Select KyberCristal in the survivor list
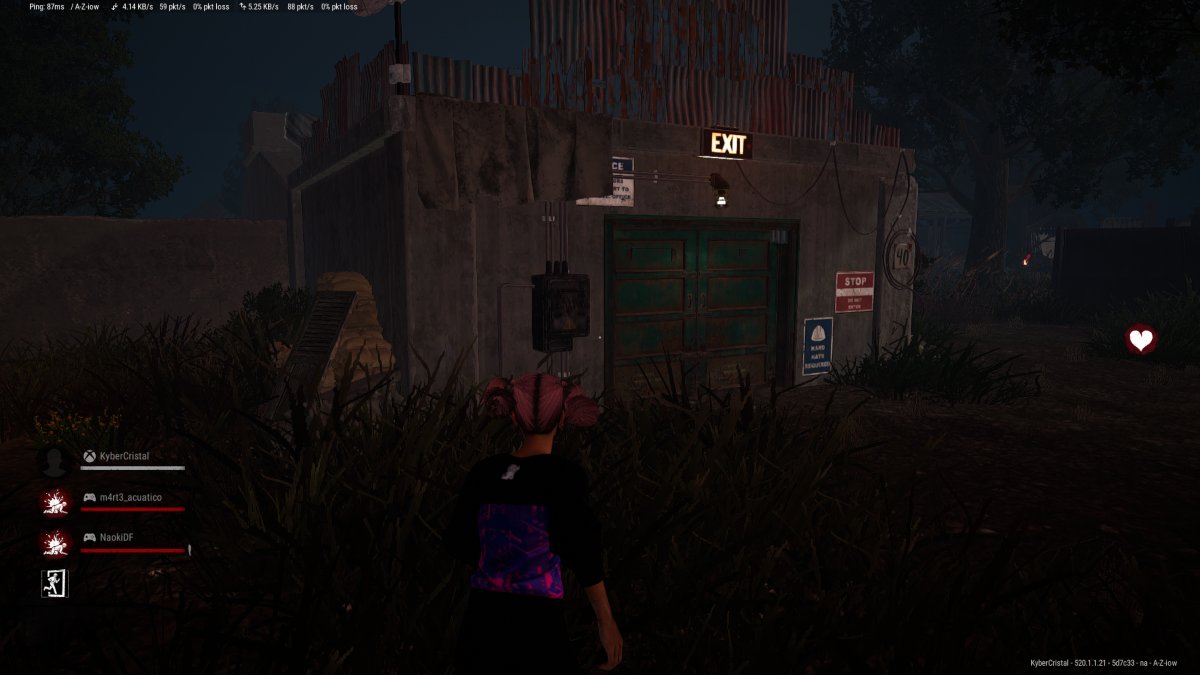 click(x=124, y=457)
